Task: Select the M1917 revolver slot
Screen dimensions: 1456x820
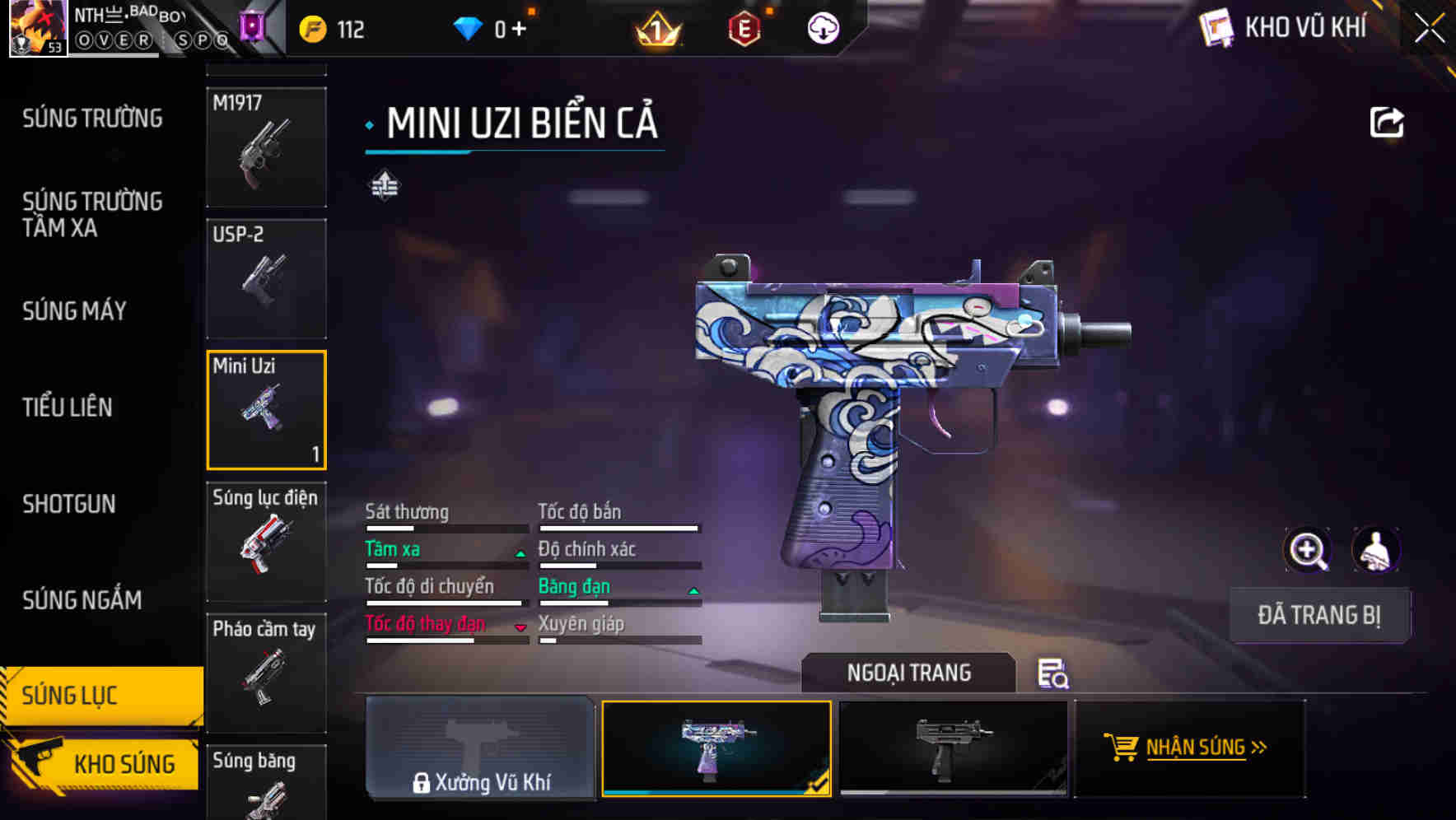Action: (x=266, y=147)
